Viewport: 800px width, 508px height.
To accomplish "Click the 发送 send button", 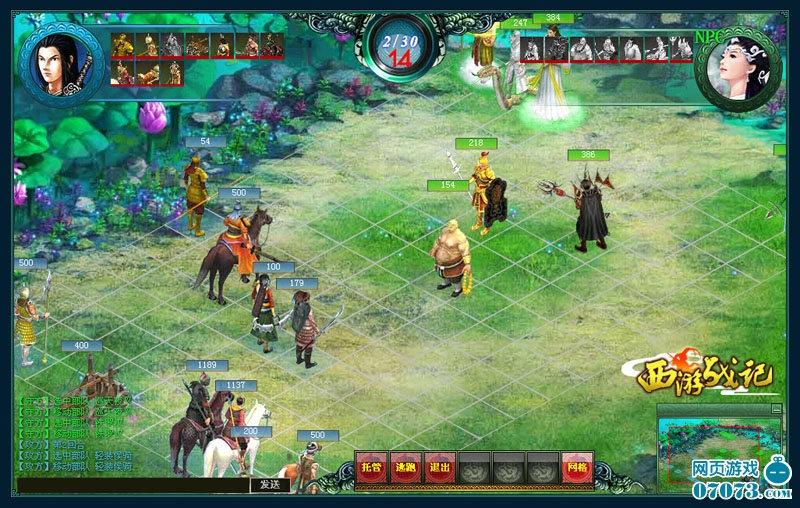I will 270,485.
